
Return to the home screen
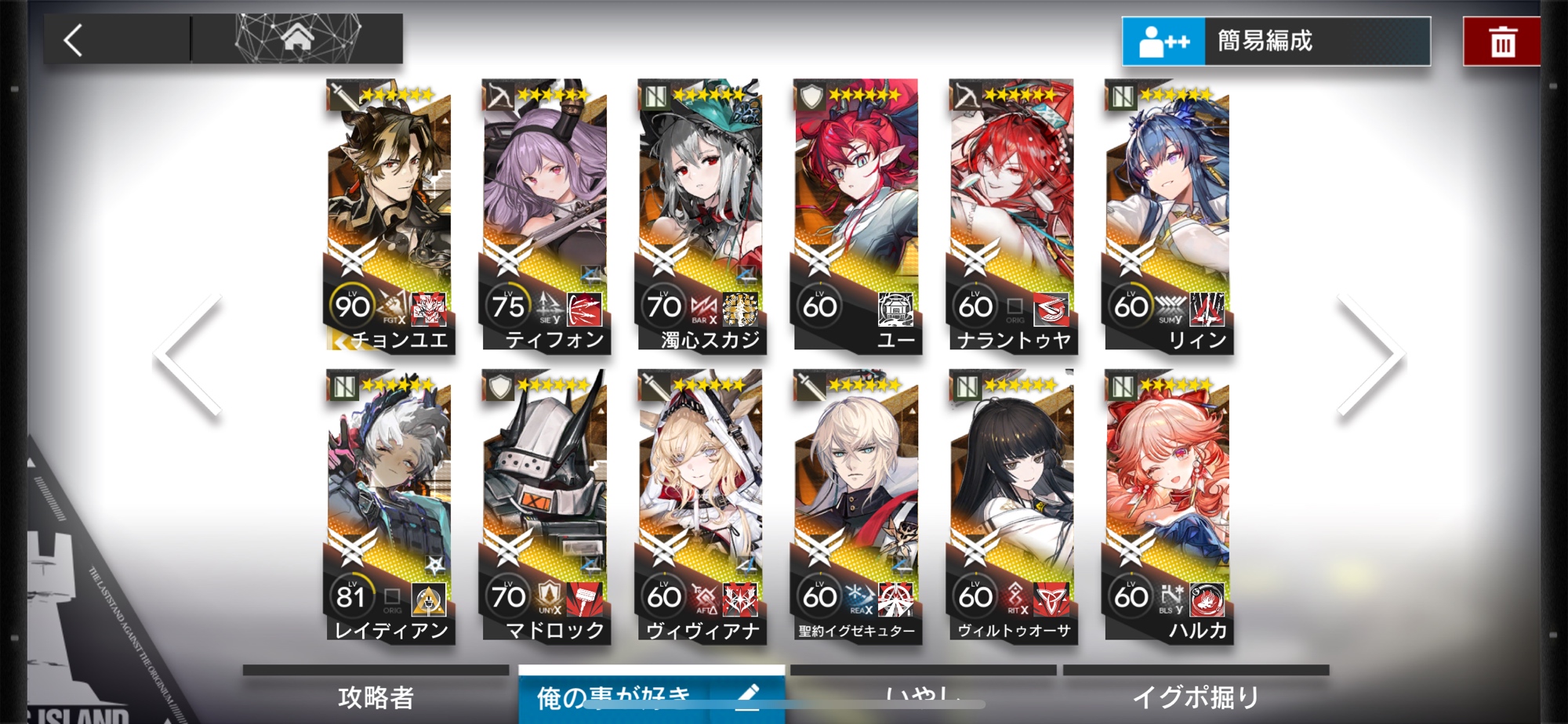click(297, 38)
